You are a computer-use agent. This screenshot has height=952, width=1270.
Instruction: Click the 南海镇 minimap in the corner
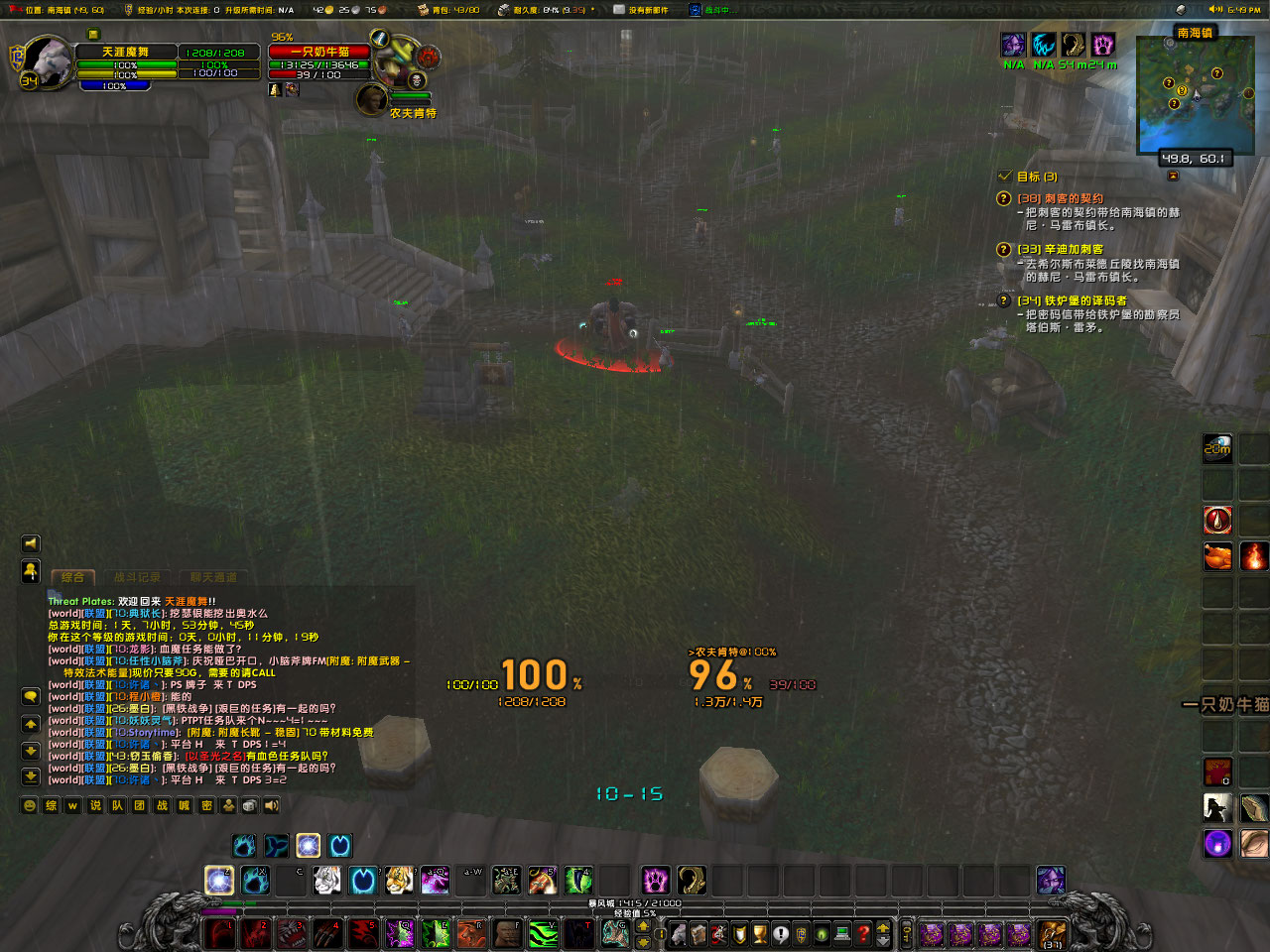click(1196, 94)
